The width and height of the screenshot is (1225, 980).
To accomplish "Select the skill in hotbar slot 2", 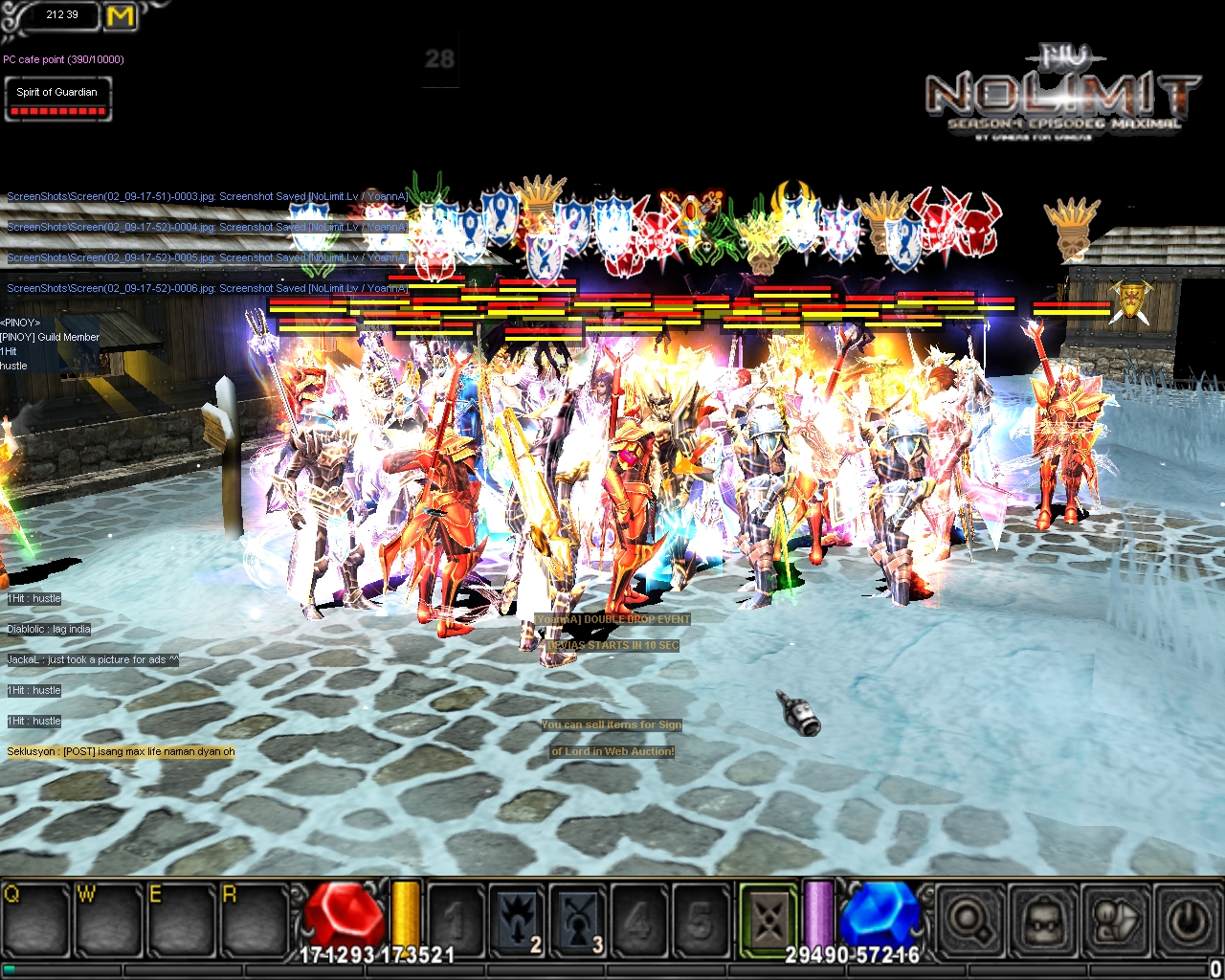I will [x=518, y=921].
